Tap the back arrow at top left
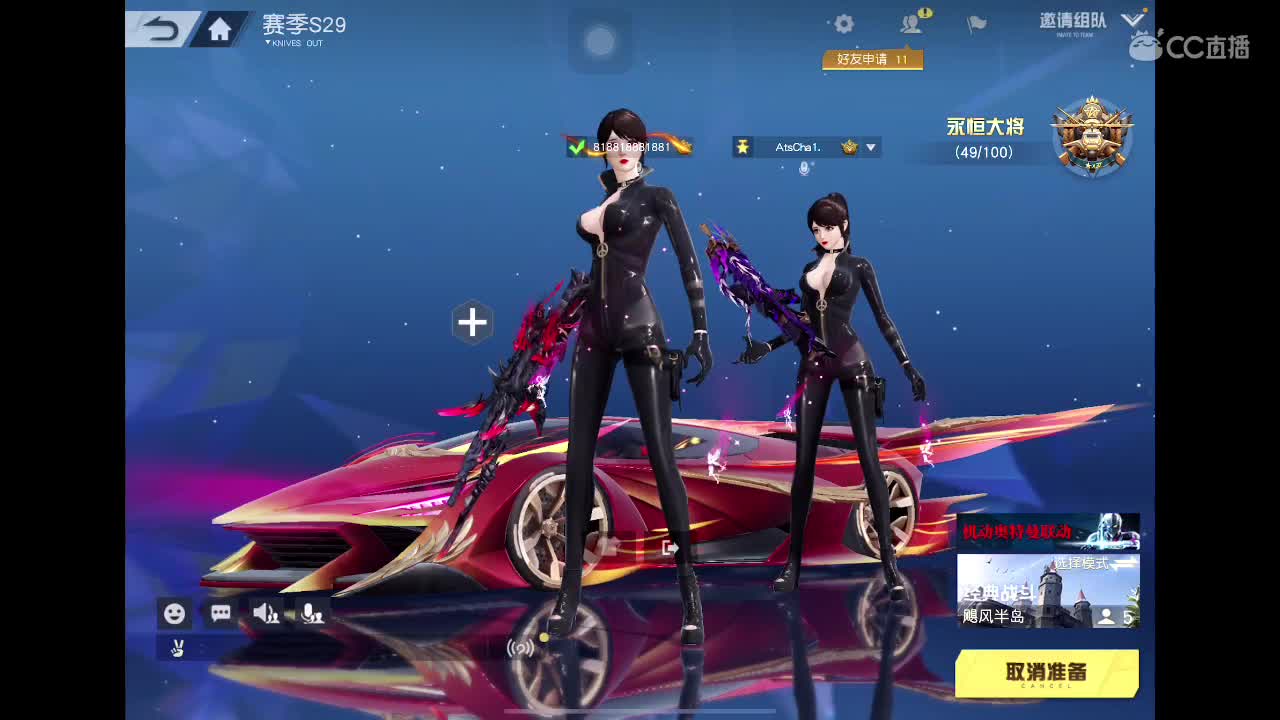This screenshot has height=720, width=1280. coord(160,28)
